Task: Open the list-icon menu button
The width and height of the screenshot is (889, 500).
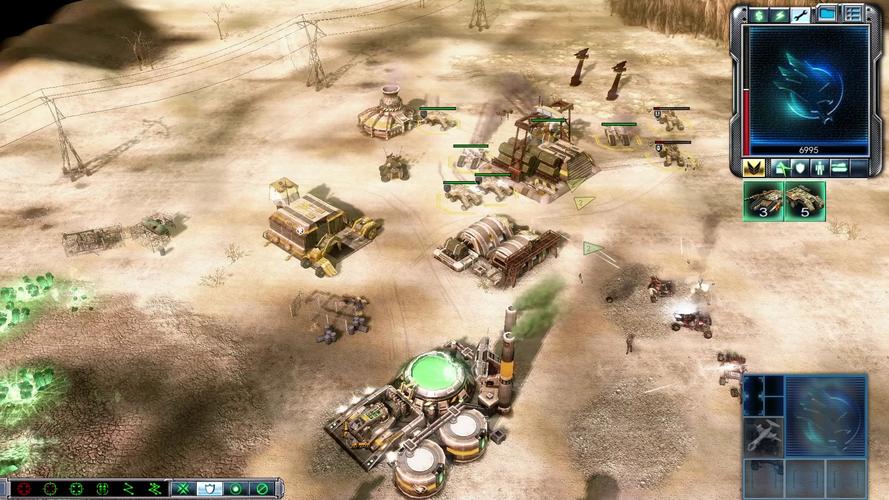Action: tap(853, 14)
